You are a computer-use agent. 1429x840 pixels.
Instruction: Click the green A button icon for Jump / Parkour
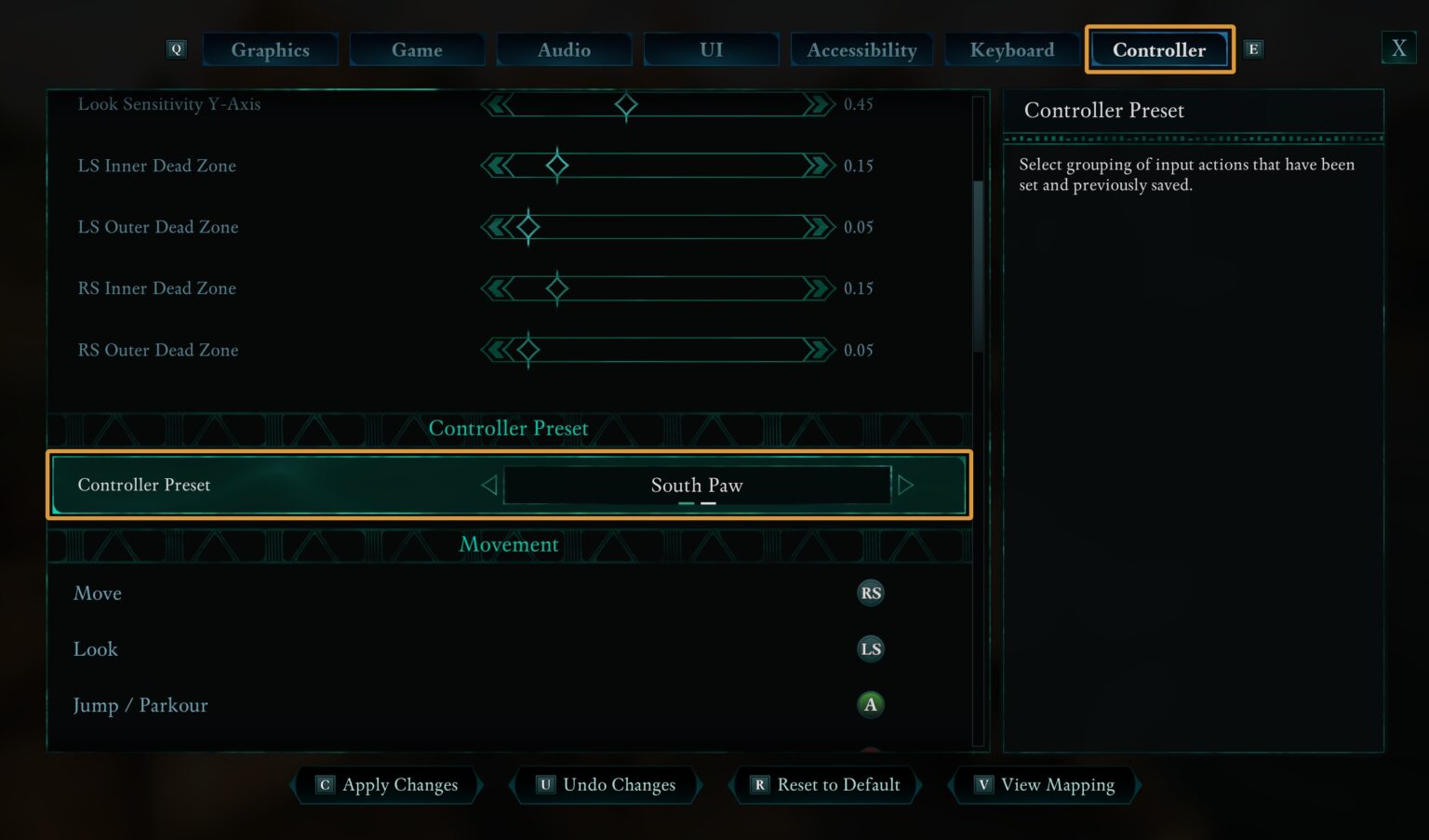870,705
